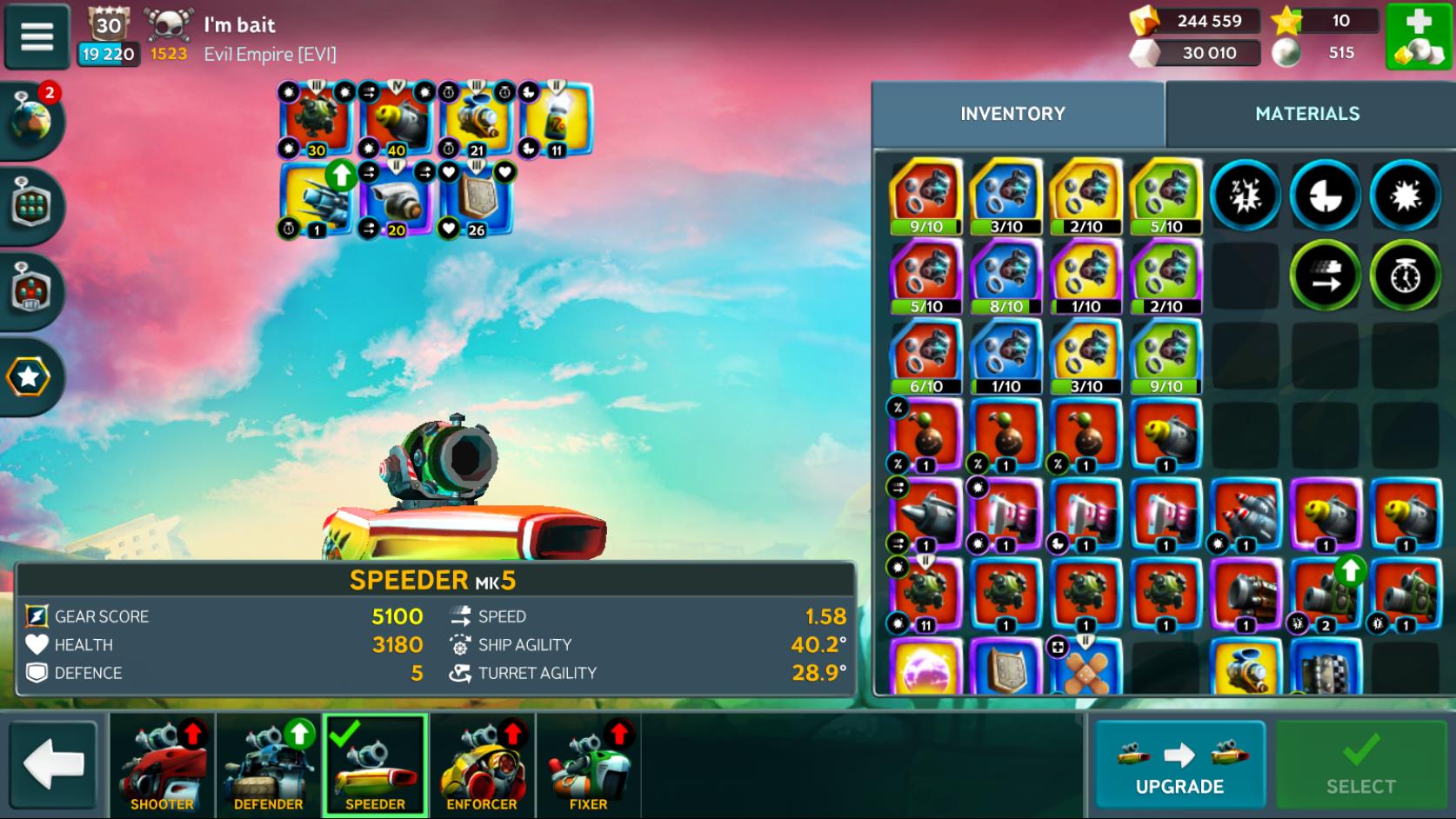The width and height of the screenshot is (1456, 819).
Task: Open the globe icon with notification badge
Action: click(x=32, y=121)
